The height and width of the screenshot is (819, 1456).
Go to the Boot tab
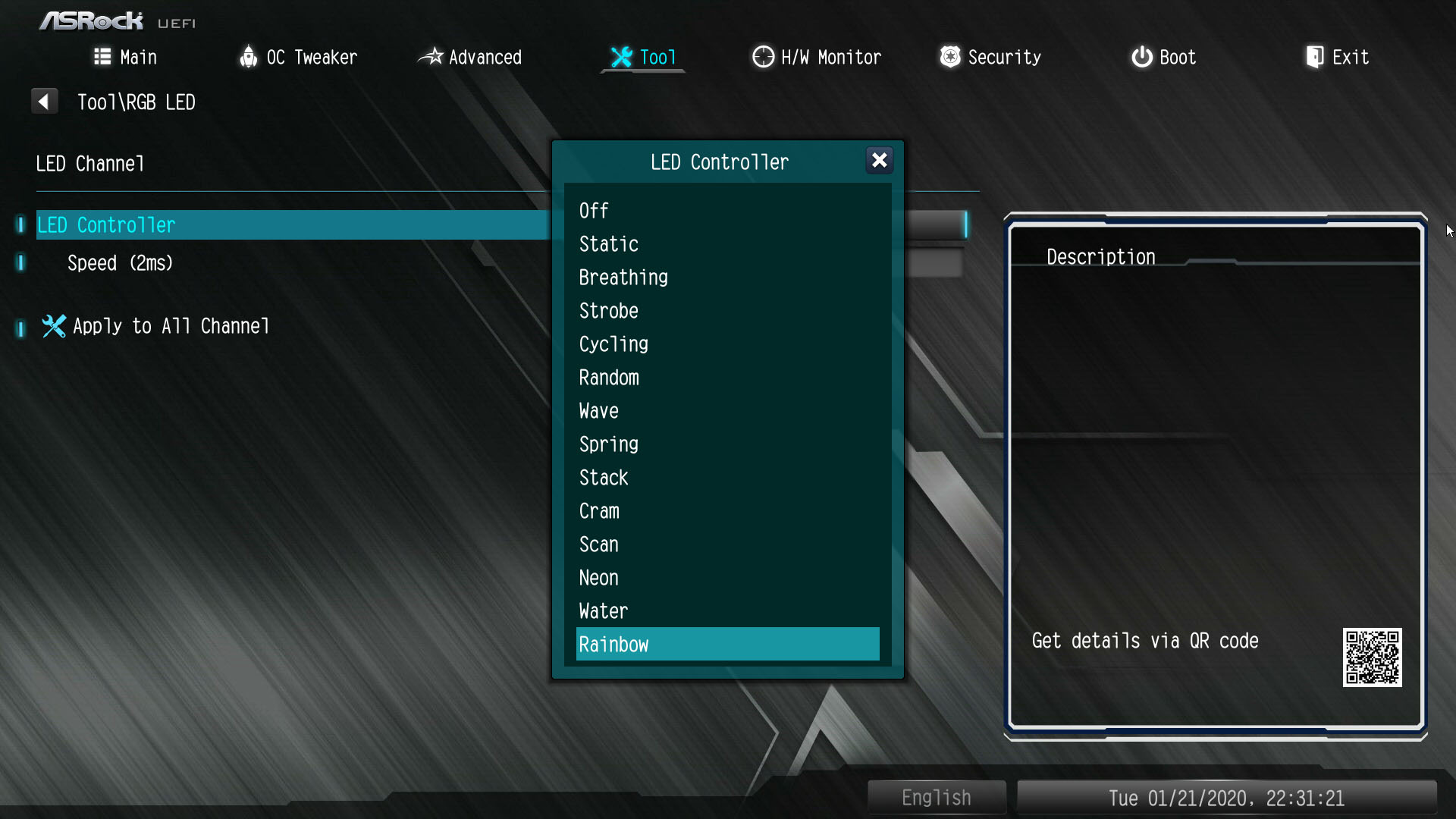(x=1163, y=58)
